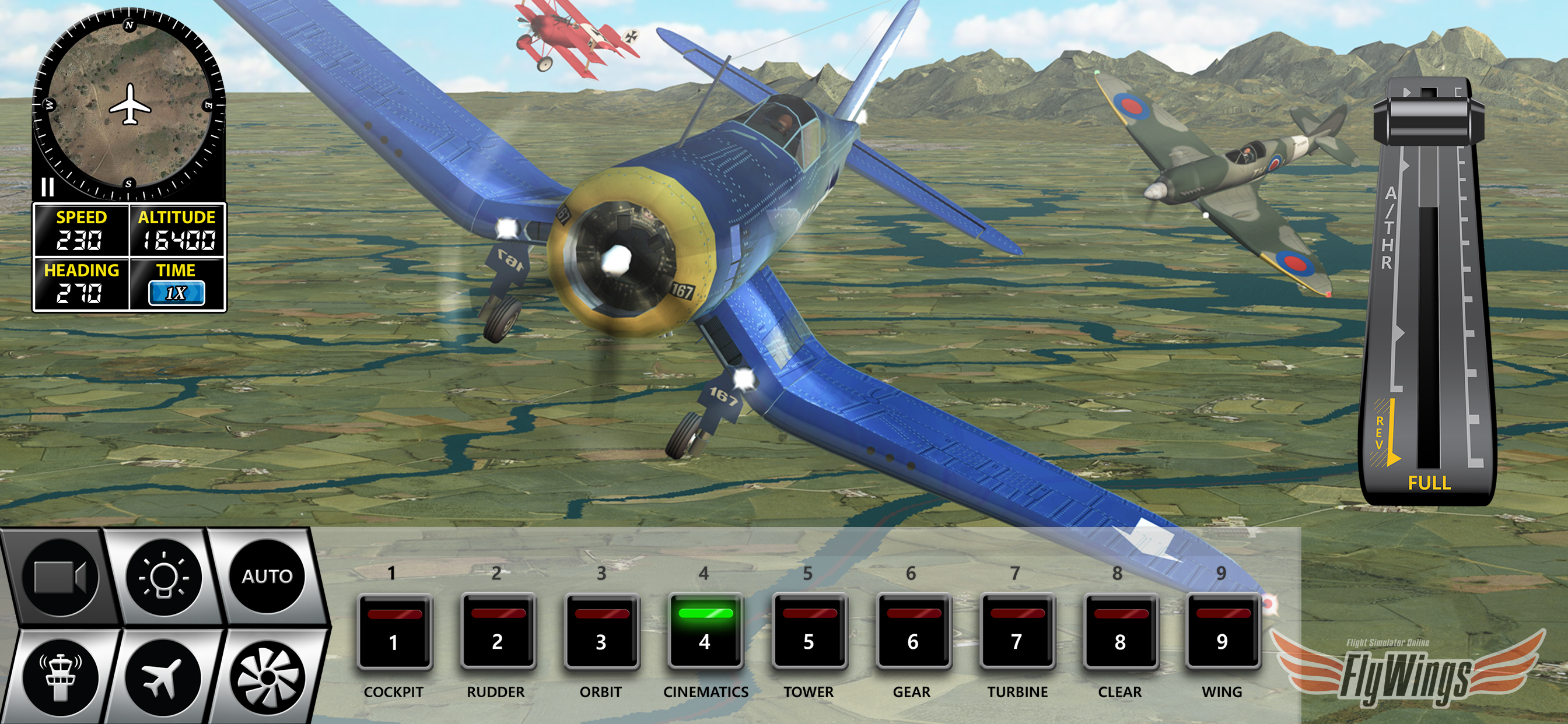Click the throttle lever handle
The width and height of the screenshot is (1568, 724).
[1428, 119]
